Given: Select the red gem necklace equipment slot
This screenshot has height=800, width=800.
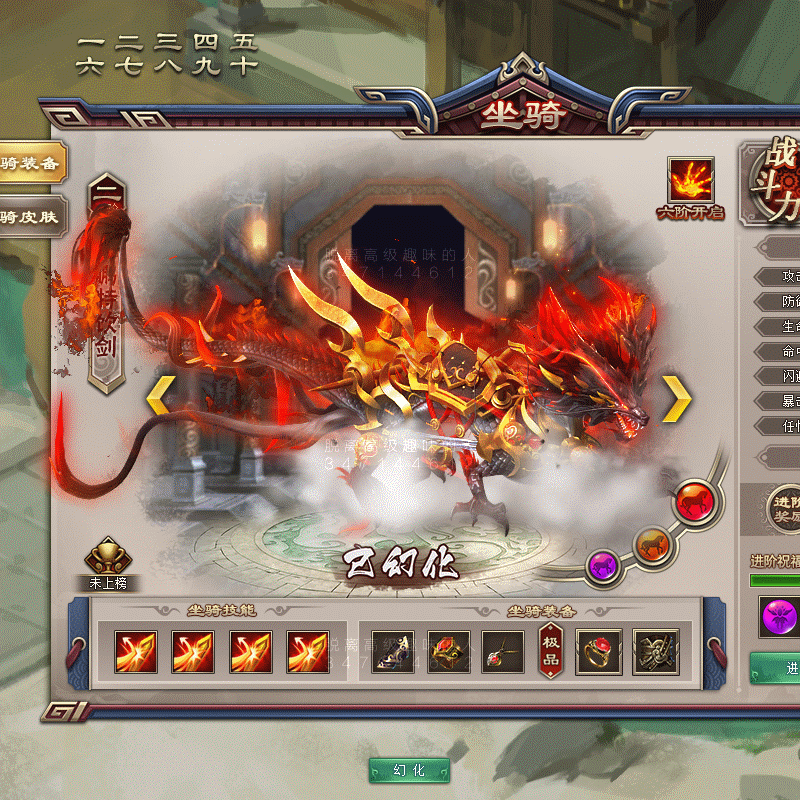Looking at the screenshot, I should click(x=502, y=652).
